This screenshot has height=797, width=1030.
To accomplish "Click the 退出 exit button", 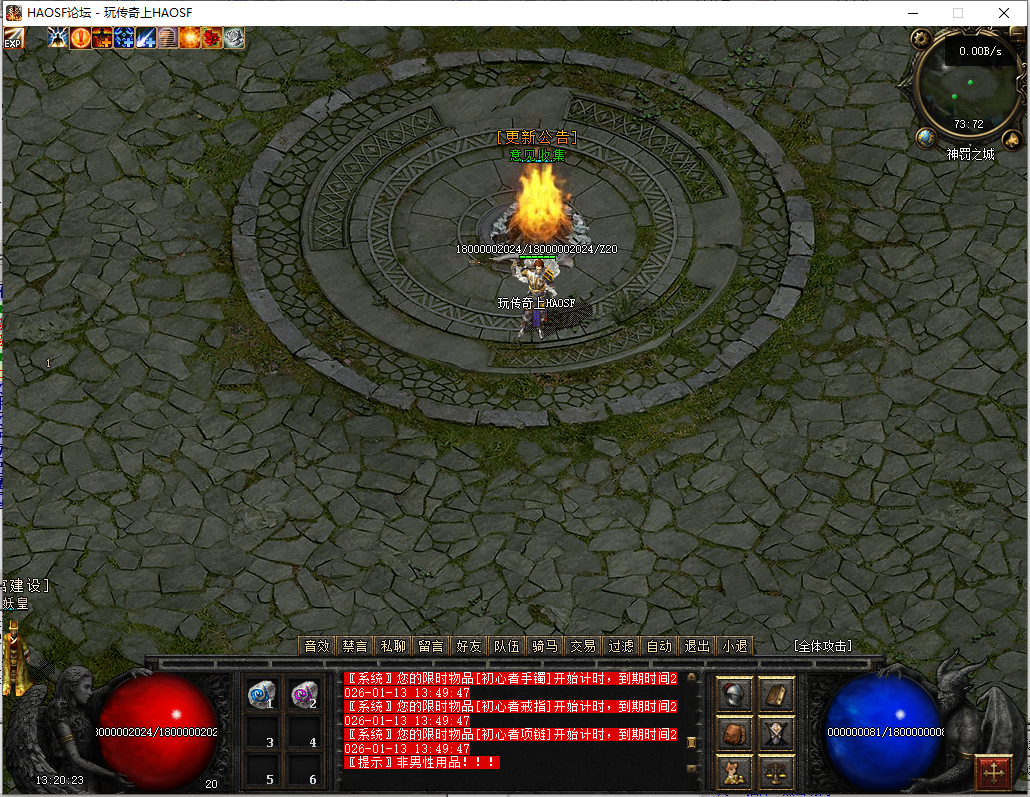I will [x=696, y=646].
